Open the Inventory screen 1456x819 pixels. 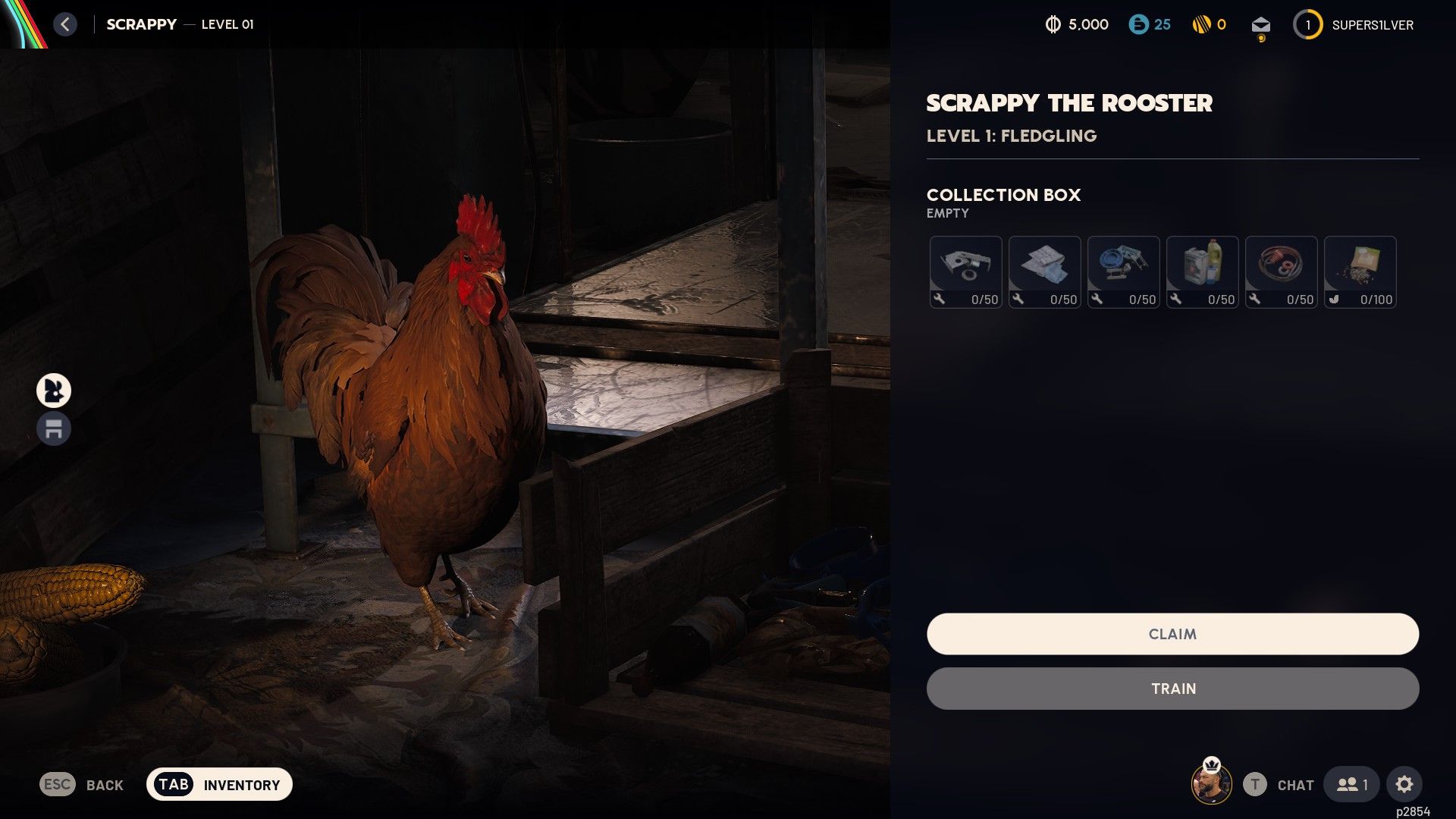click(x=219, y=784)
